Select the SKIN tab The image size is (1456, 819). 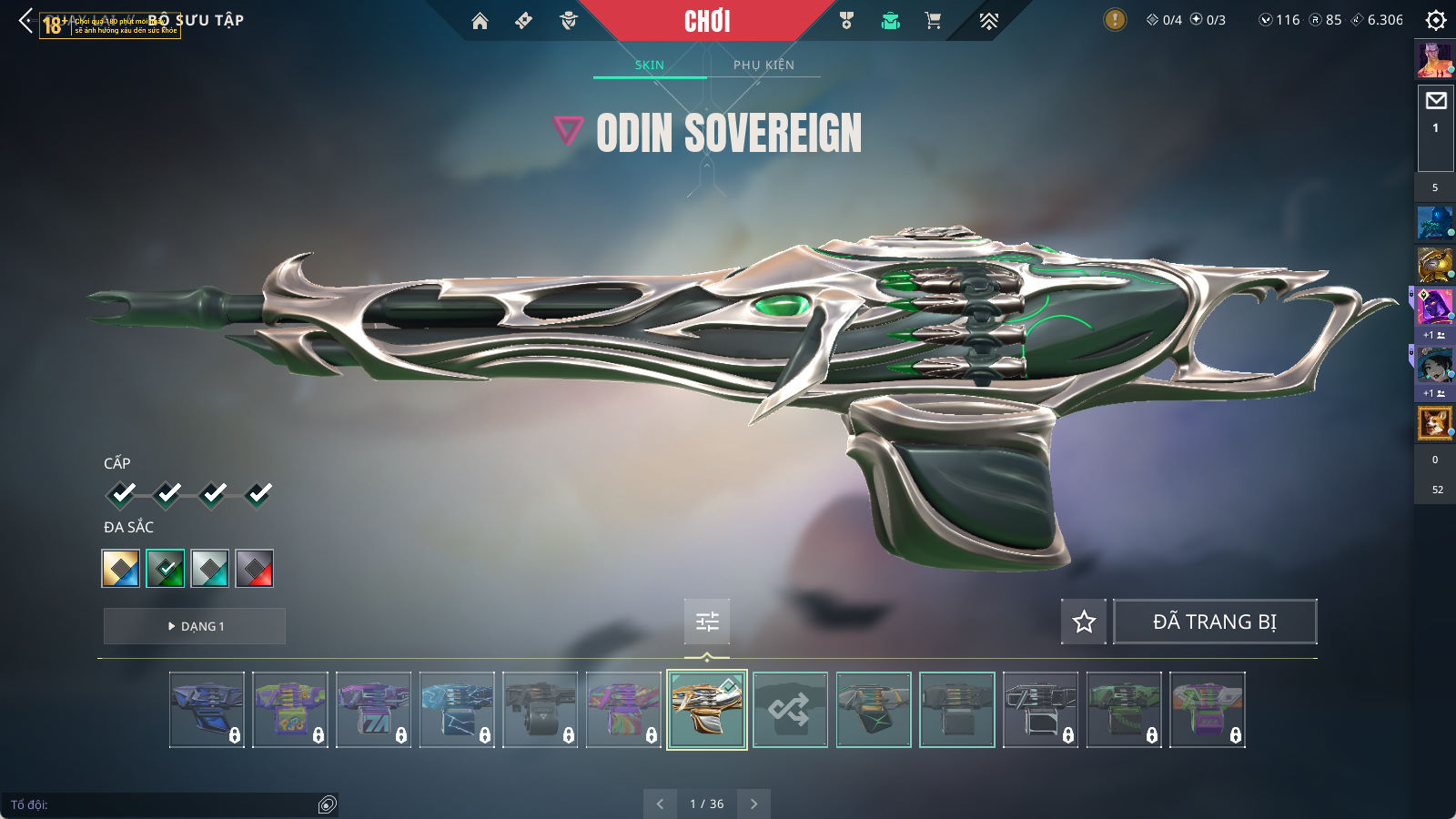(x=650, y=65)
